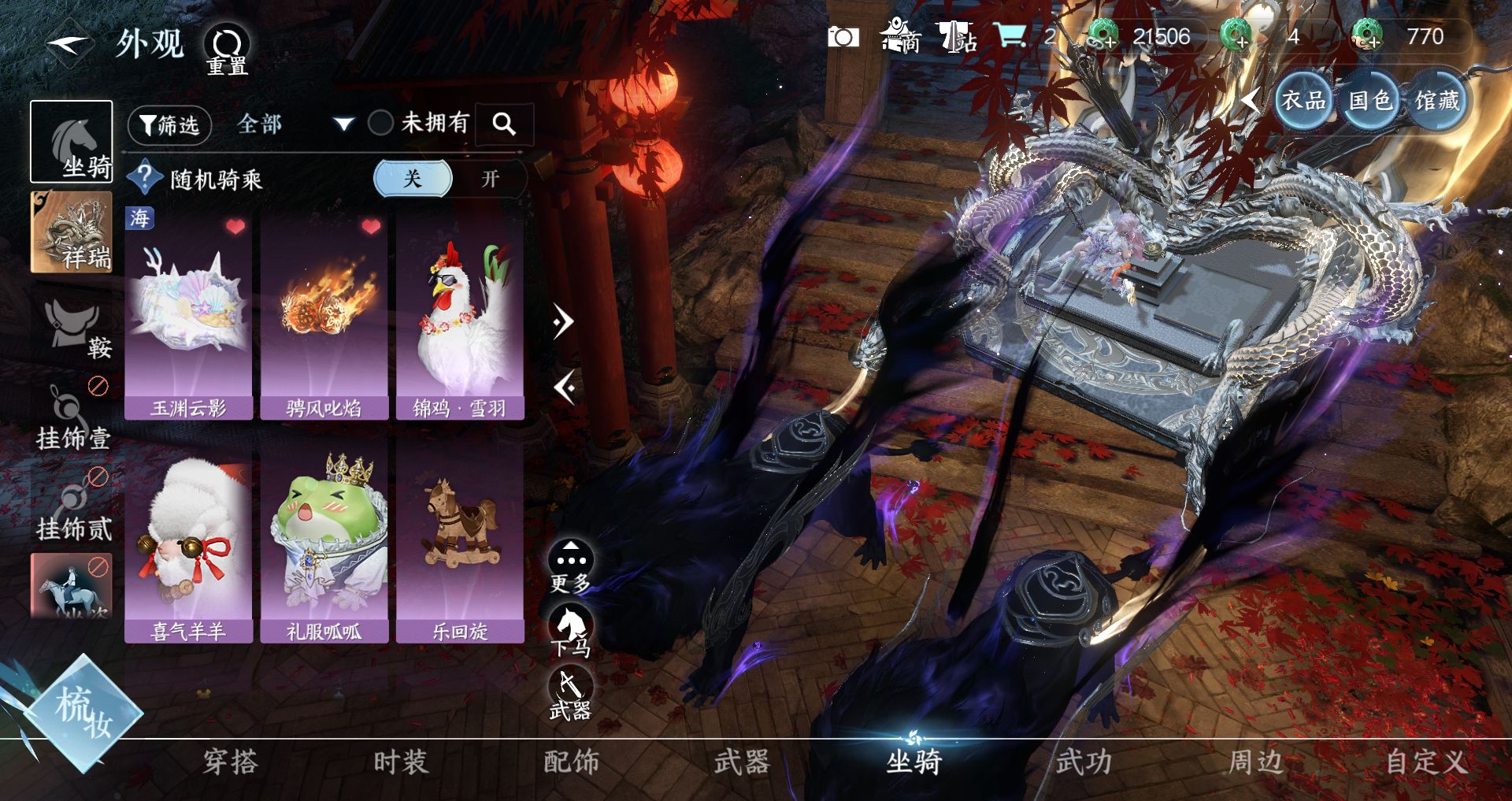The width and height of the screenshot is (1512, 801).
Task: Switch to the 时装 bottom tab
Action: point(400,762)
